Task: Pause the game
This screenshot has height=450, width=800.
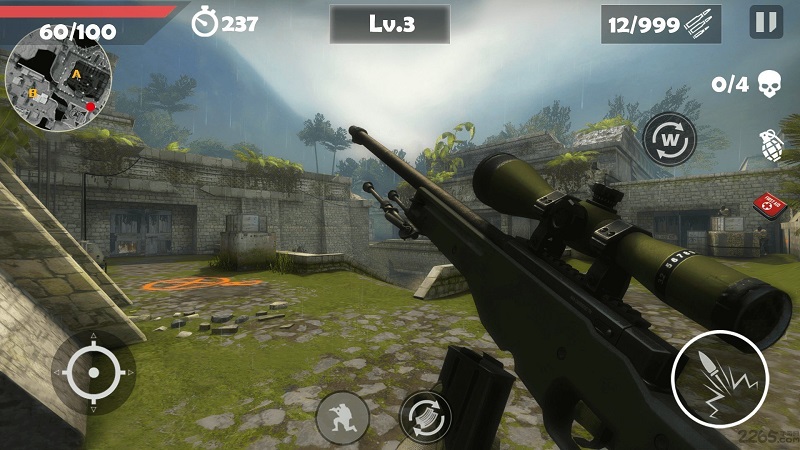Action: (x=766, y=22)
